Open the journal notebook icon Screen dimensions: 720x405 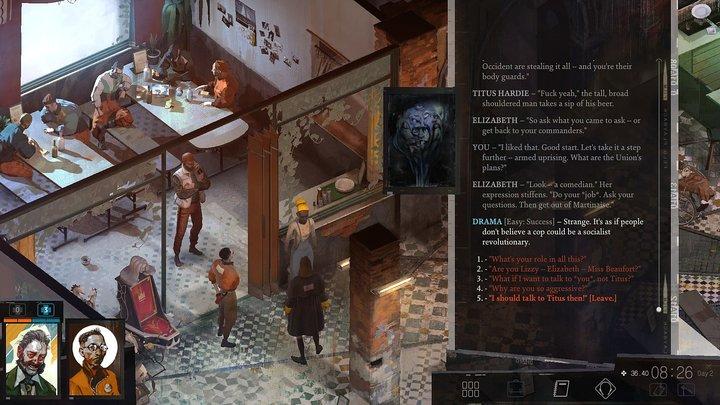pyautogui.click(x=560, y=387)
